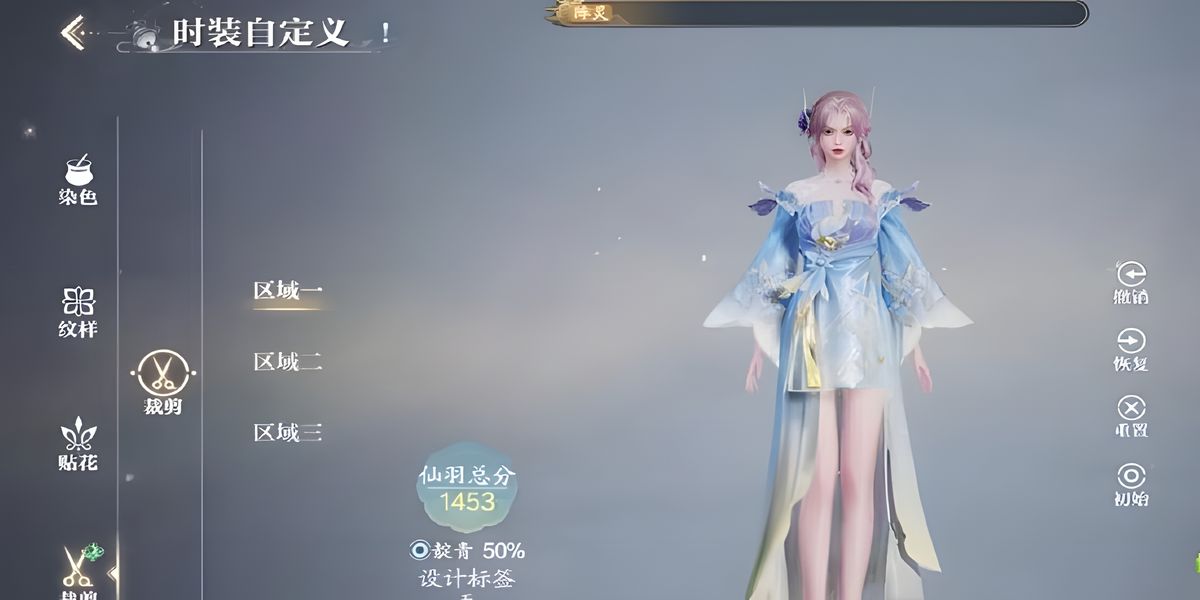Select 区域二 region entry

coord(287,362)
